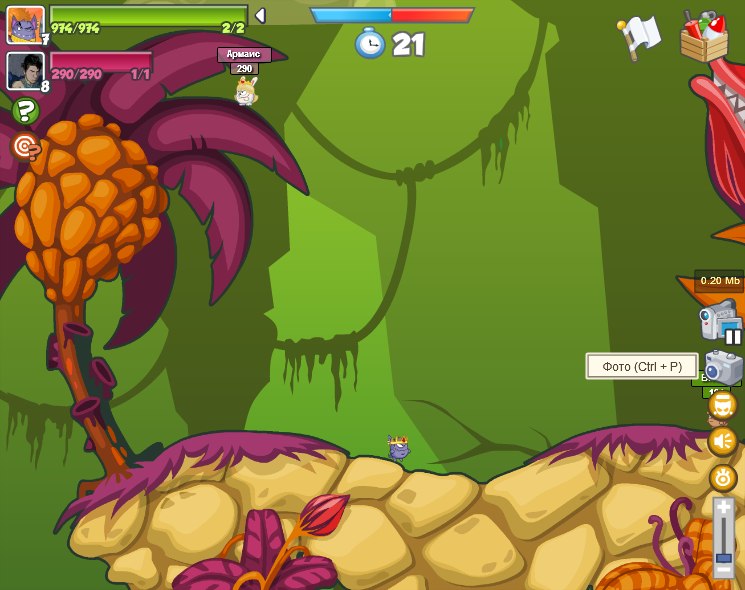
Task: Open the weapons crate inventory
Action: [703, 37]
